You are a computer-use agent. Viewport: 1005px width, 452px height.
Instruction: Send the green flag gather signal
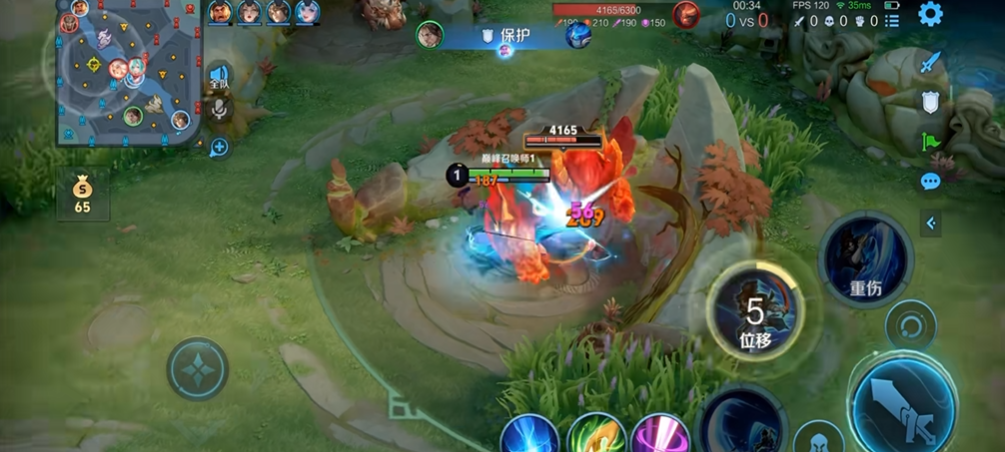(931, 141)
